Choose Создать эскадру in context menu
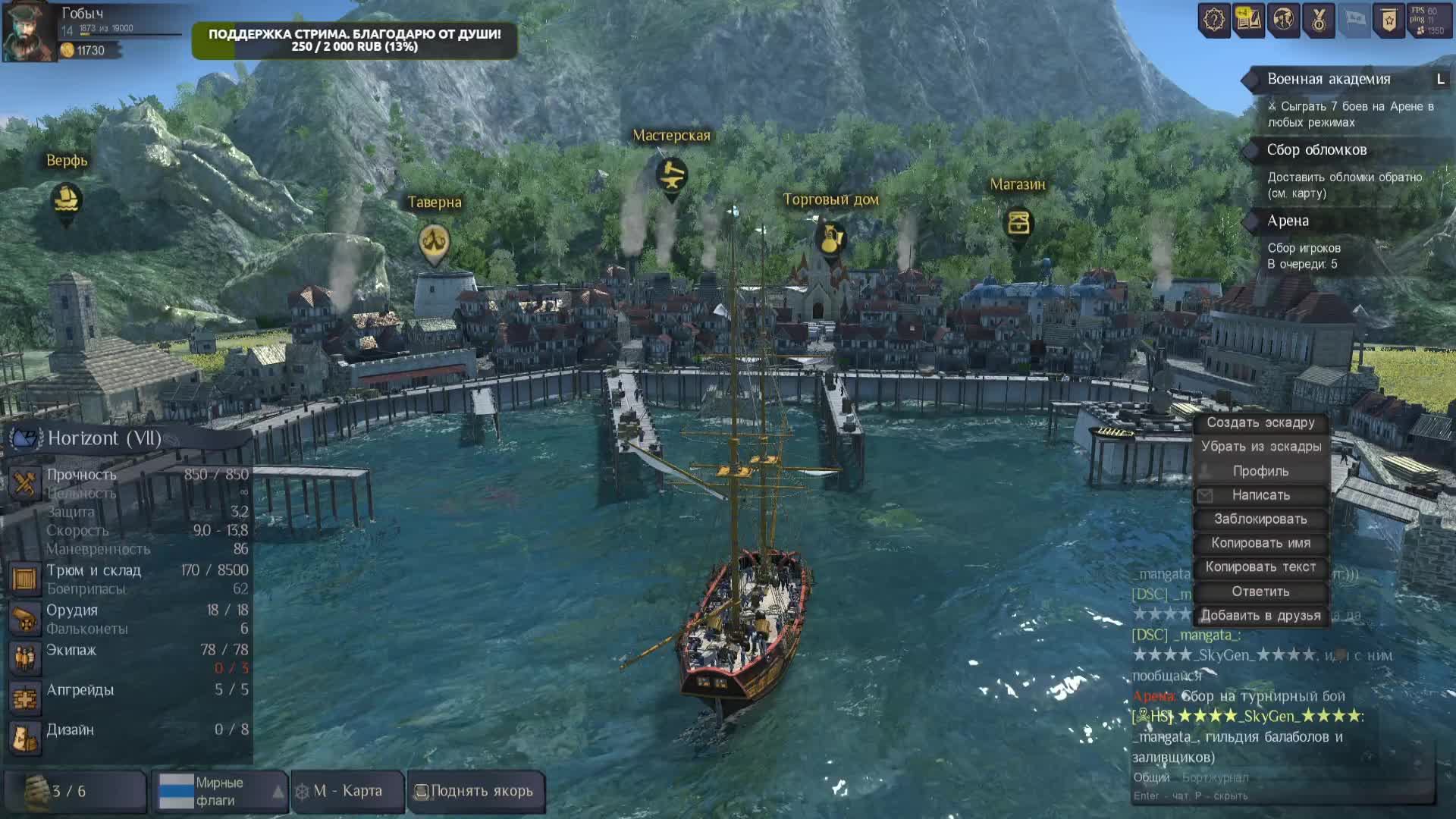The width and height of the screenshot is (1456, 819). click(x=1260, y=423)
